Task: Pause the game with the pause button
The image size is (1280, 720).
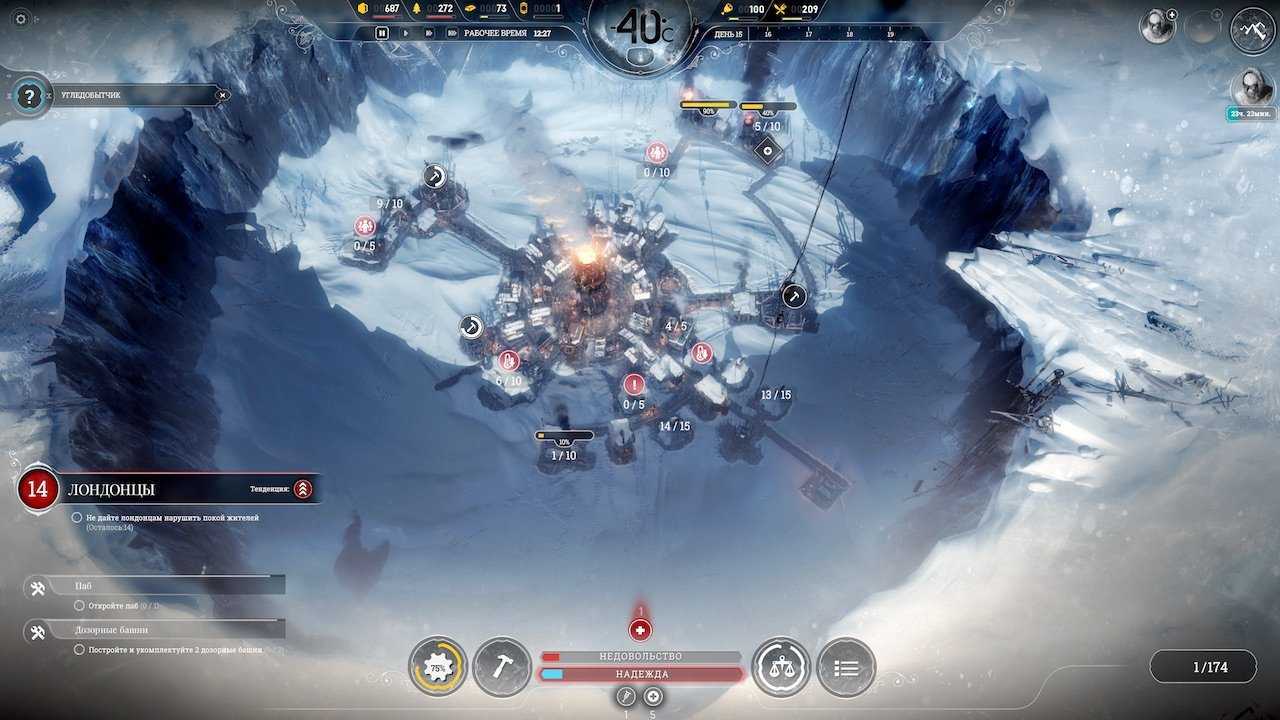Action: pyautogui.click(x=382, y=33)
